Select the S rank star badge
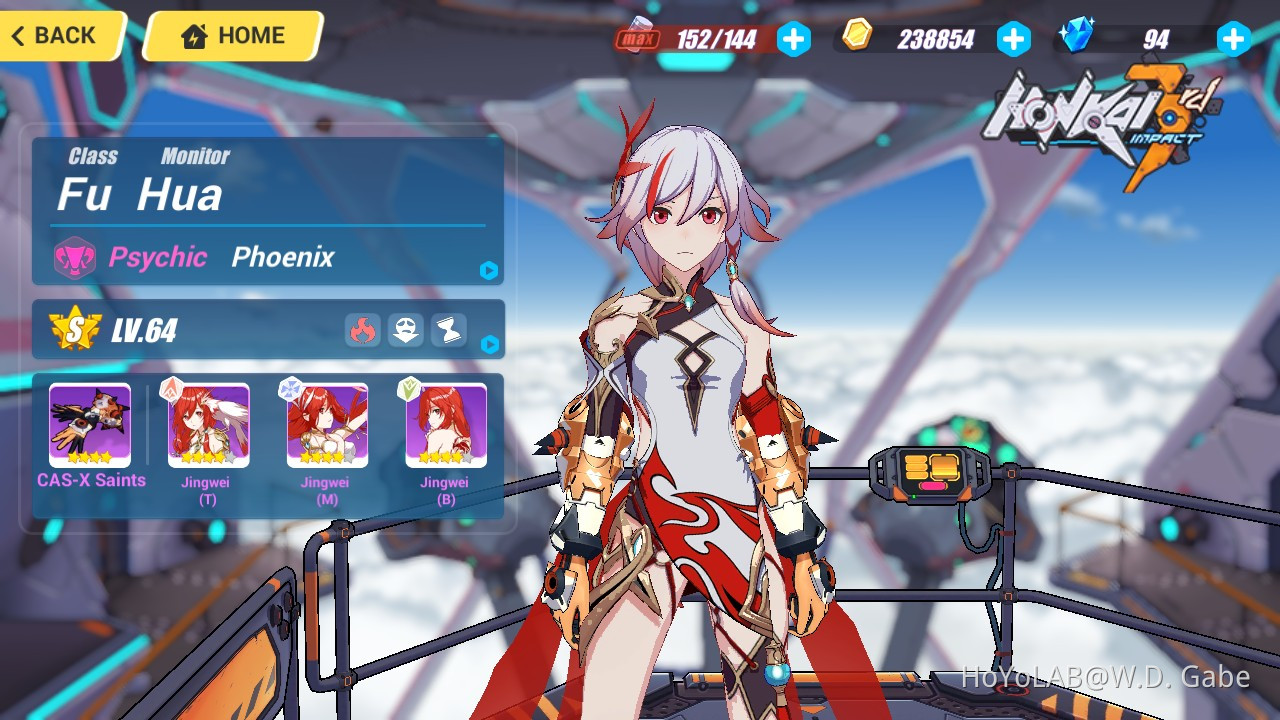 pyautogui.click(x=73, y=326)
